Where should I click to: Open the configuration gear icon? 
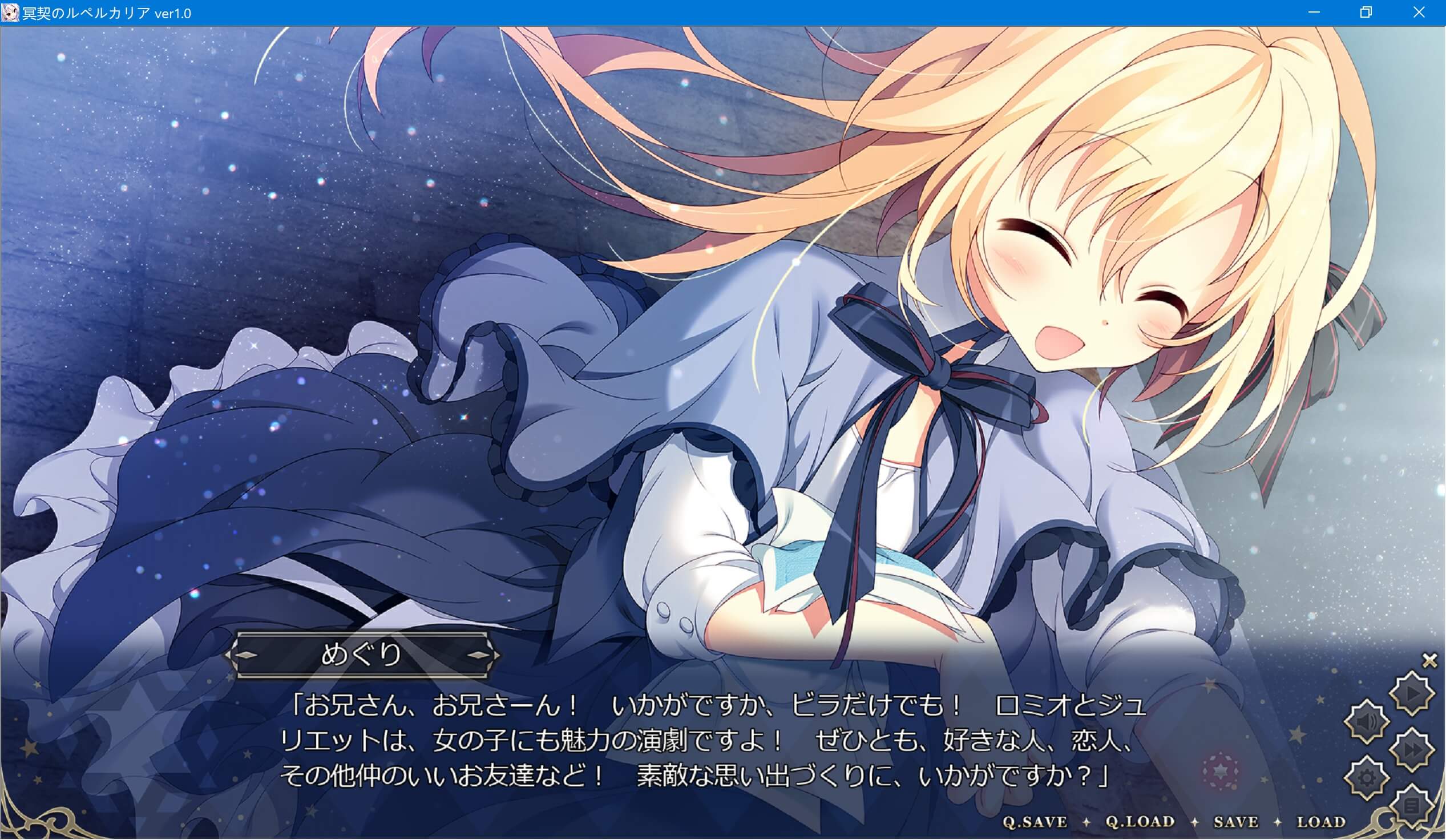coord(1367,776)
